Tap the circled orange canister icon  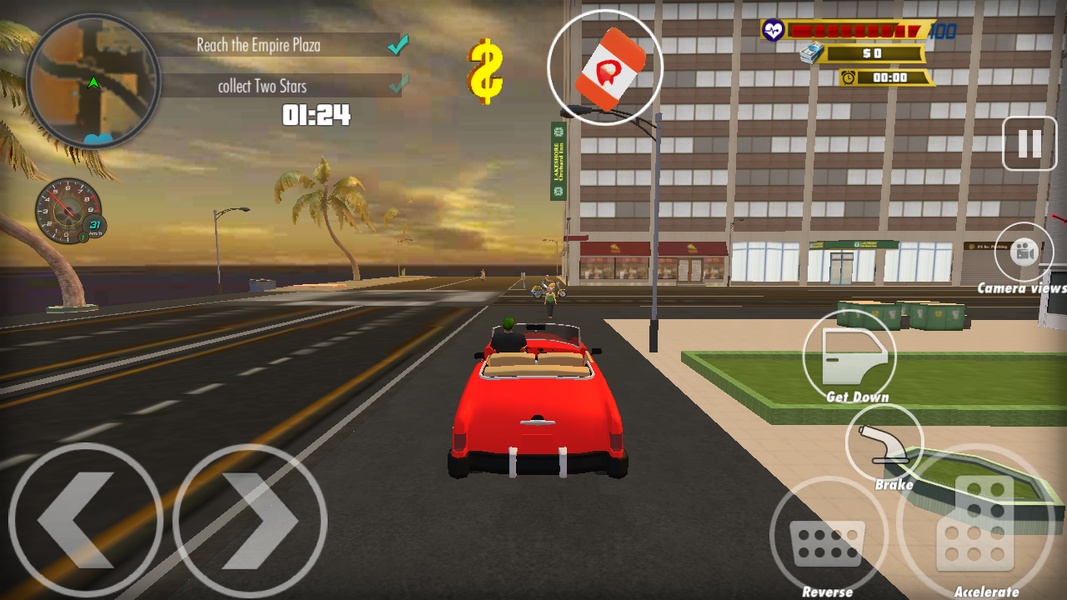click(605, 68)
